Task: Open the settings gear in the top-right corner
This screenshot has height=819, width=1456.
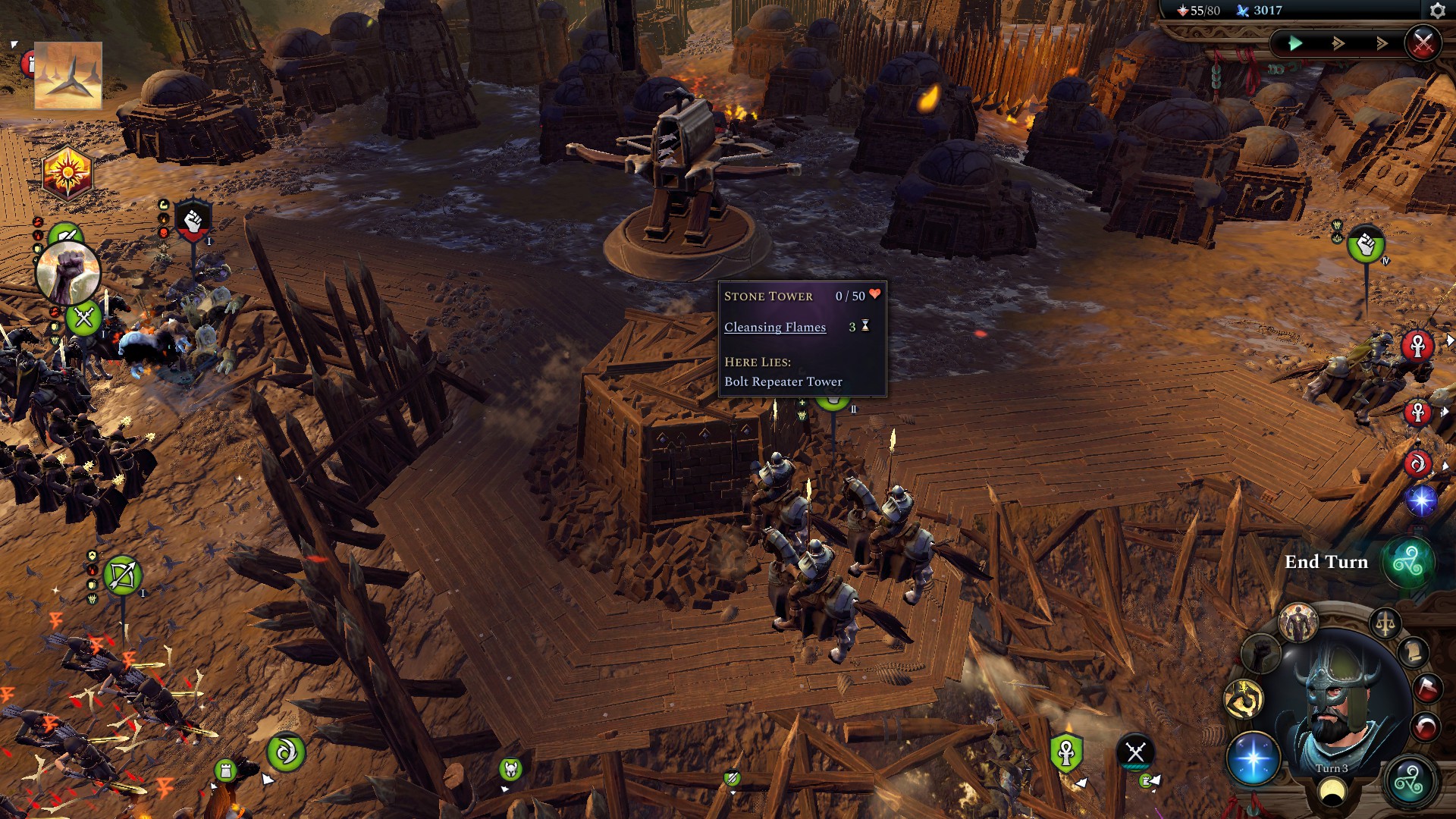Action: point(1437,10)
